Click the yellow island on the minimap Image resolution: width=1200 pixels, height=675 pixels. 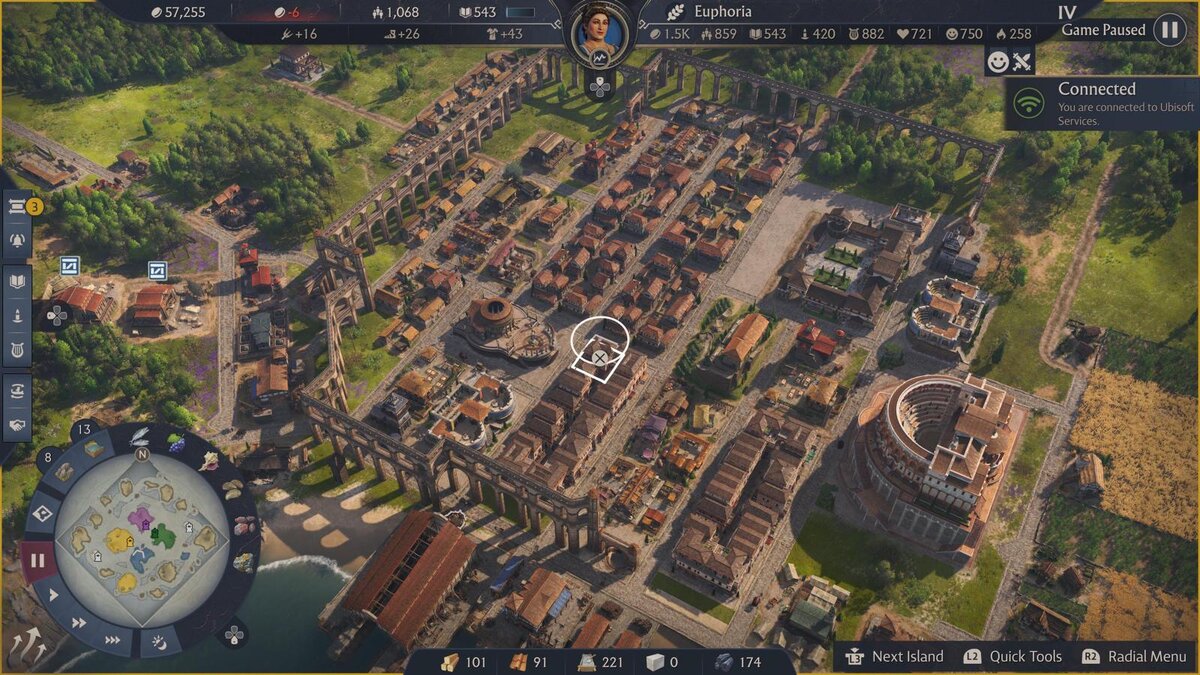(120, 541)
